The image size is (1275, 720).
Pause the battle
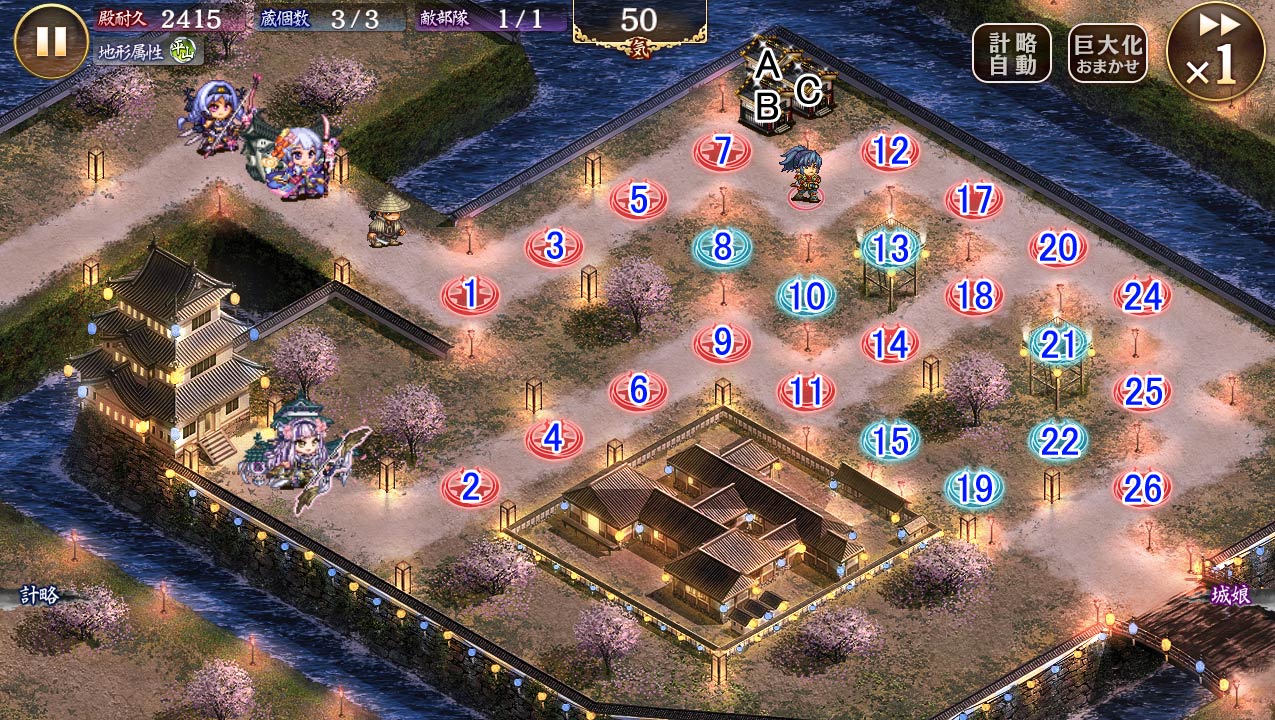[51, 41]
